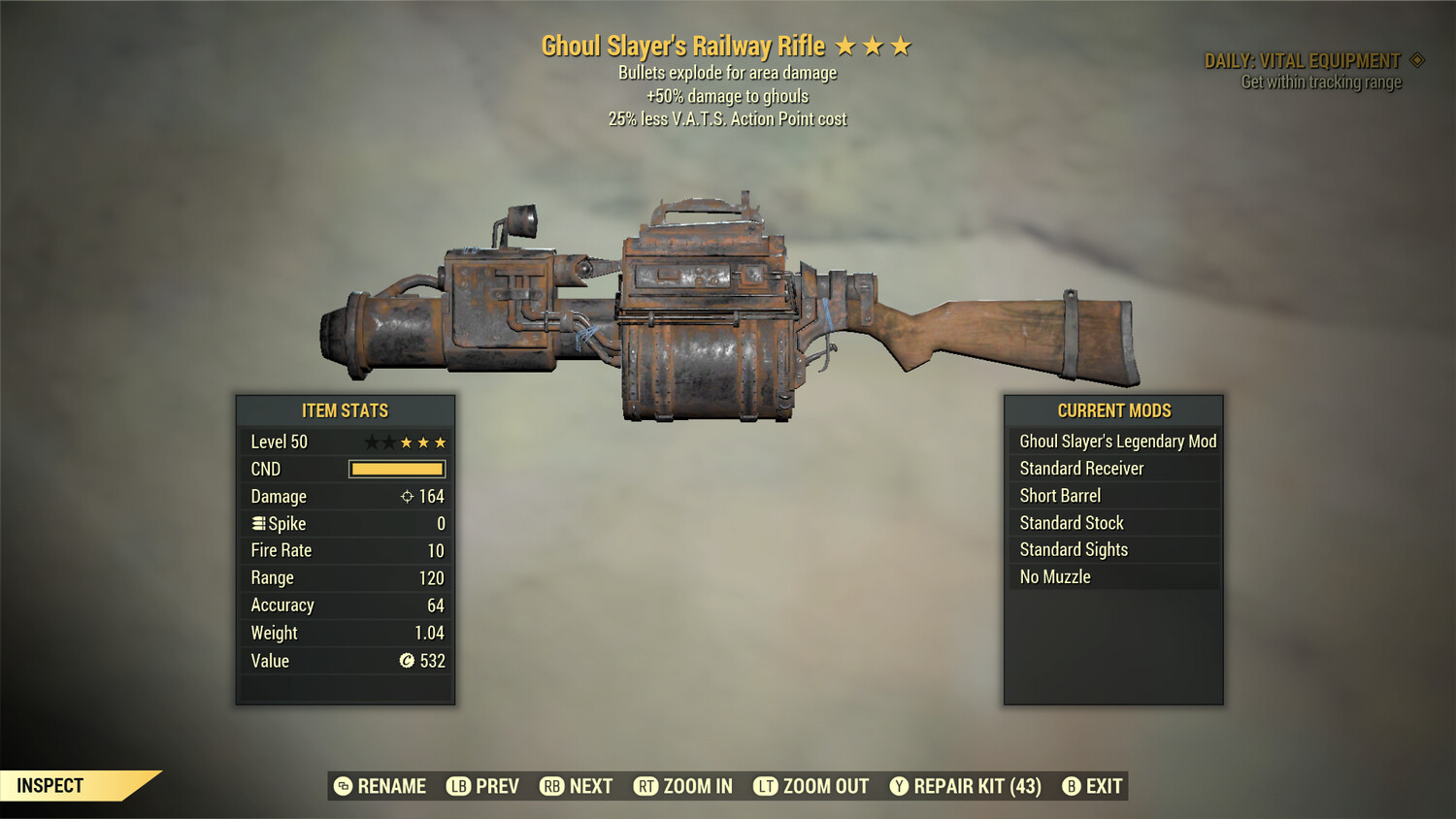Expand the Item Stats panel header
This screenshot has height=819, width=1456.
[346, 410]
